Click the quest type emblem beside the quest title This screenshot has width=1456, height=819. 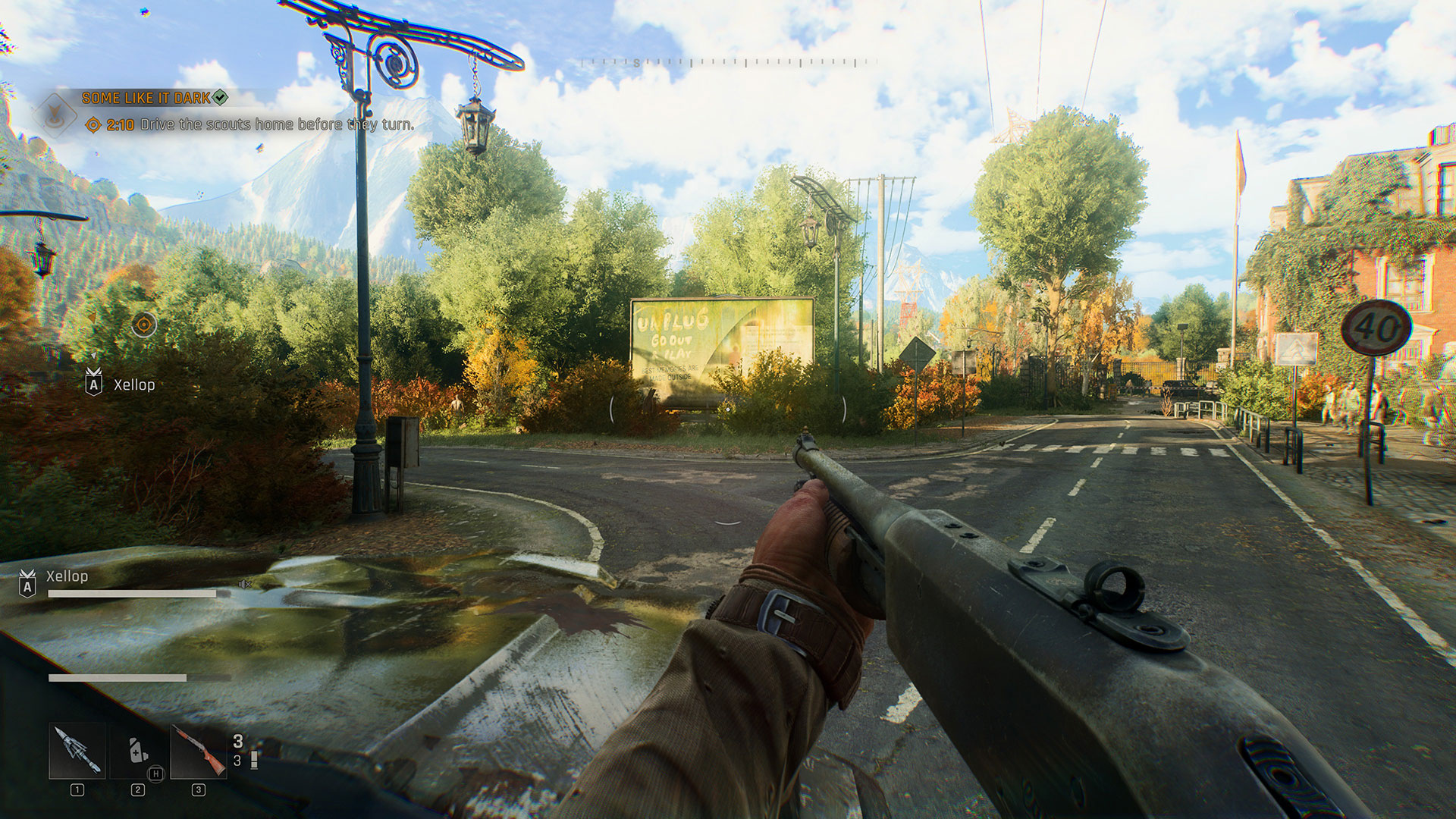[55, 114]
